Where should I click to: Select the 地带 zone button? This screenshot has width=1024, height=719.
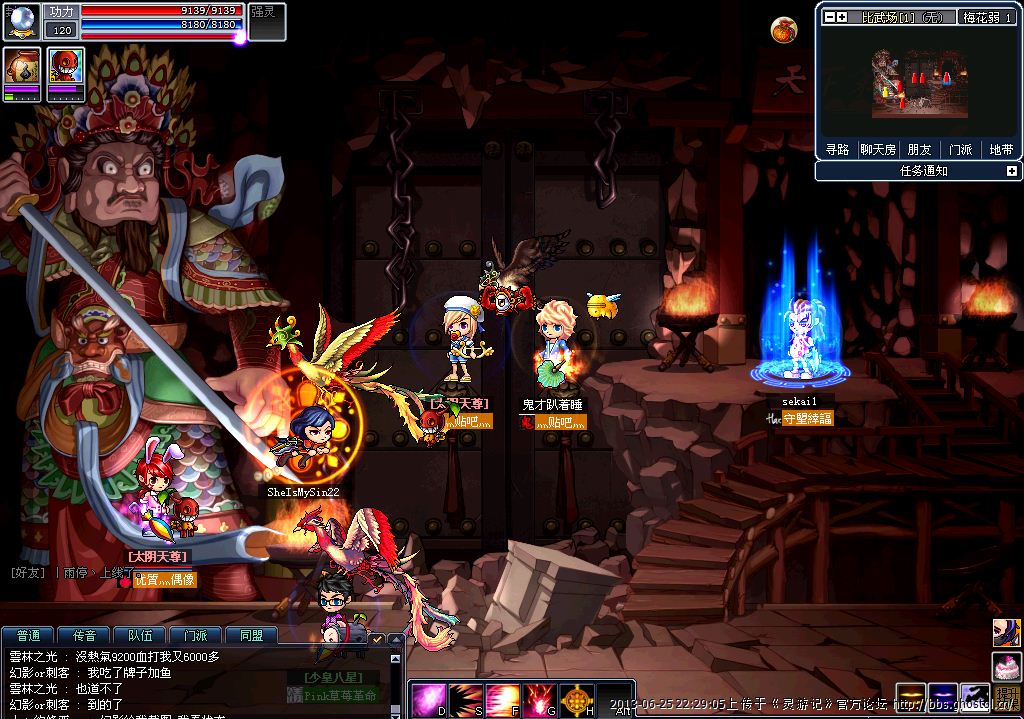point(1000,149)
